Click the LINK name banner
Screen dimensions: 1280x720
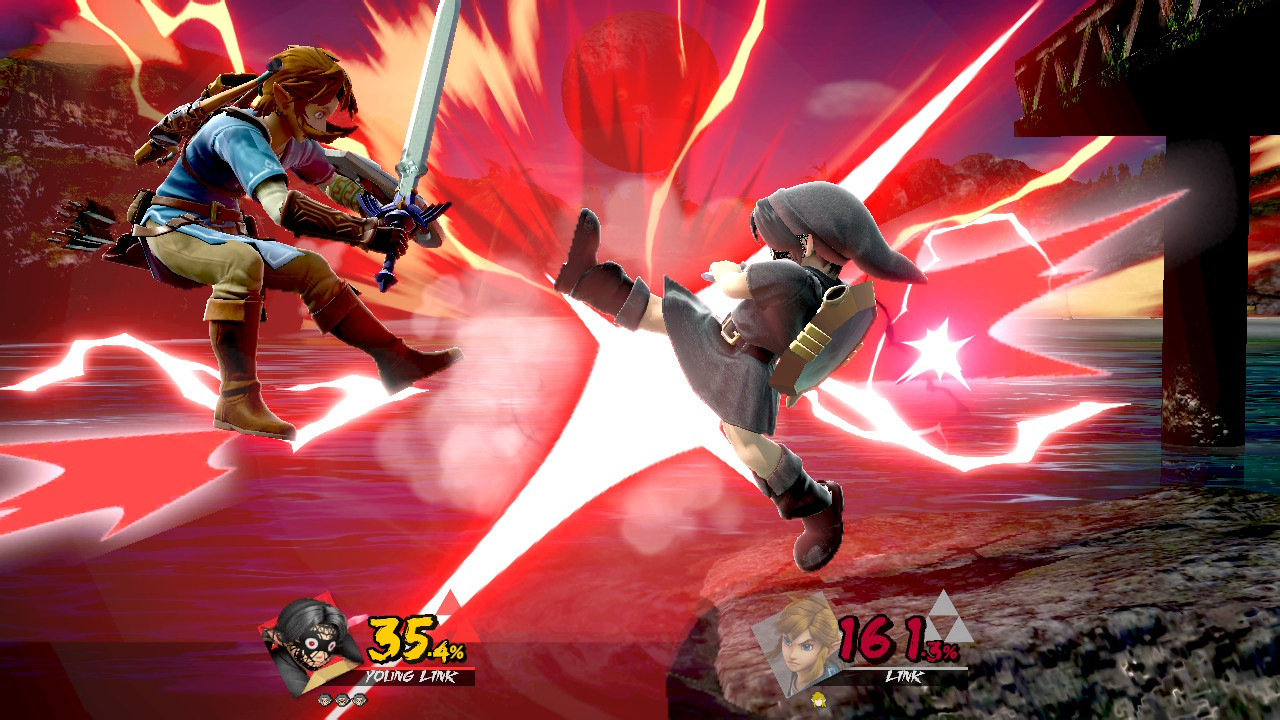904,676
